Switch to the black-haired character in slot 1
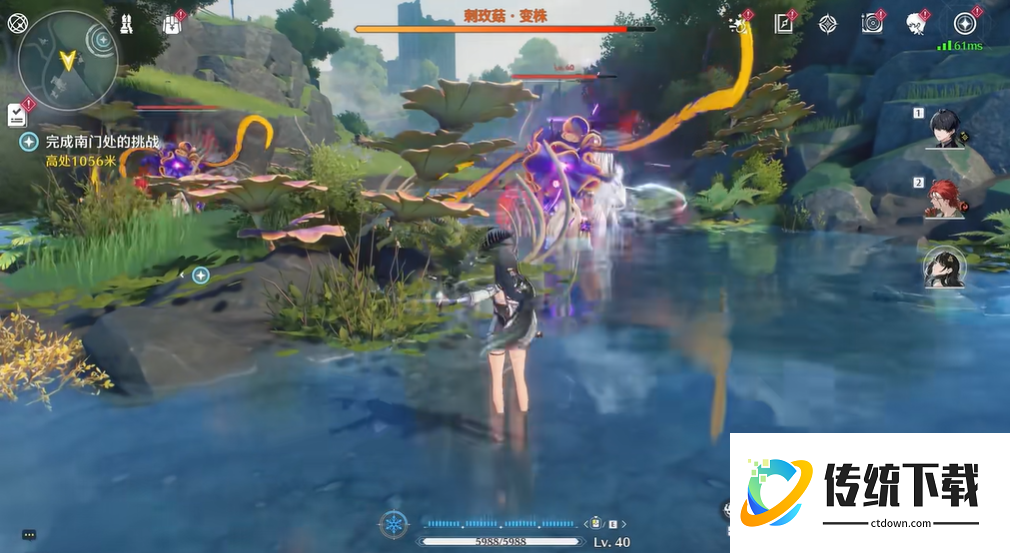1010x553 pixels. tap(944, 128)
